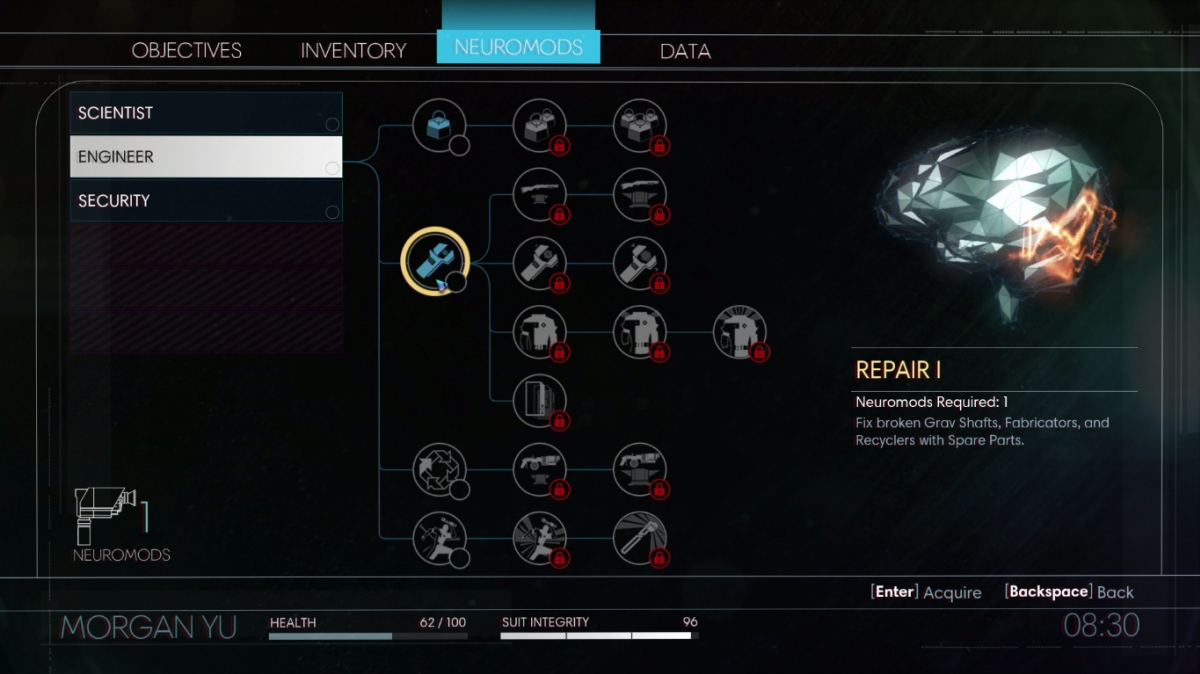Viewport: 1200px width, 674px height.
Task: Choose the locked pipe wrench melee skill node
Action: point(639,538)
